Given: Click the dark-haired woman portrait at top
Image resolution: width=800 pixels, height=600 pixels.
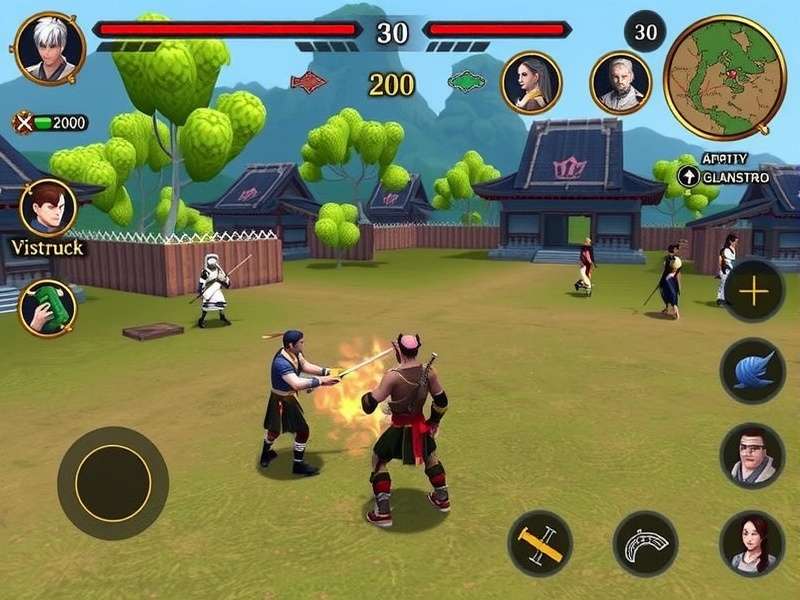Looking at the screenshot, I should coord(531,82).
